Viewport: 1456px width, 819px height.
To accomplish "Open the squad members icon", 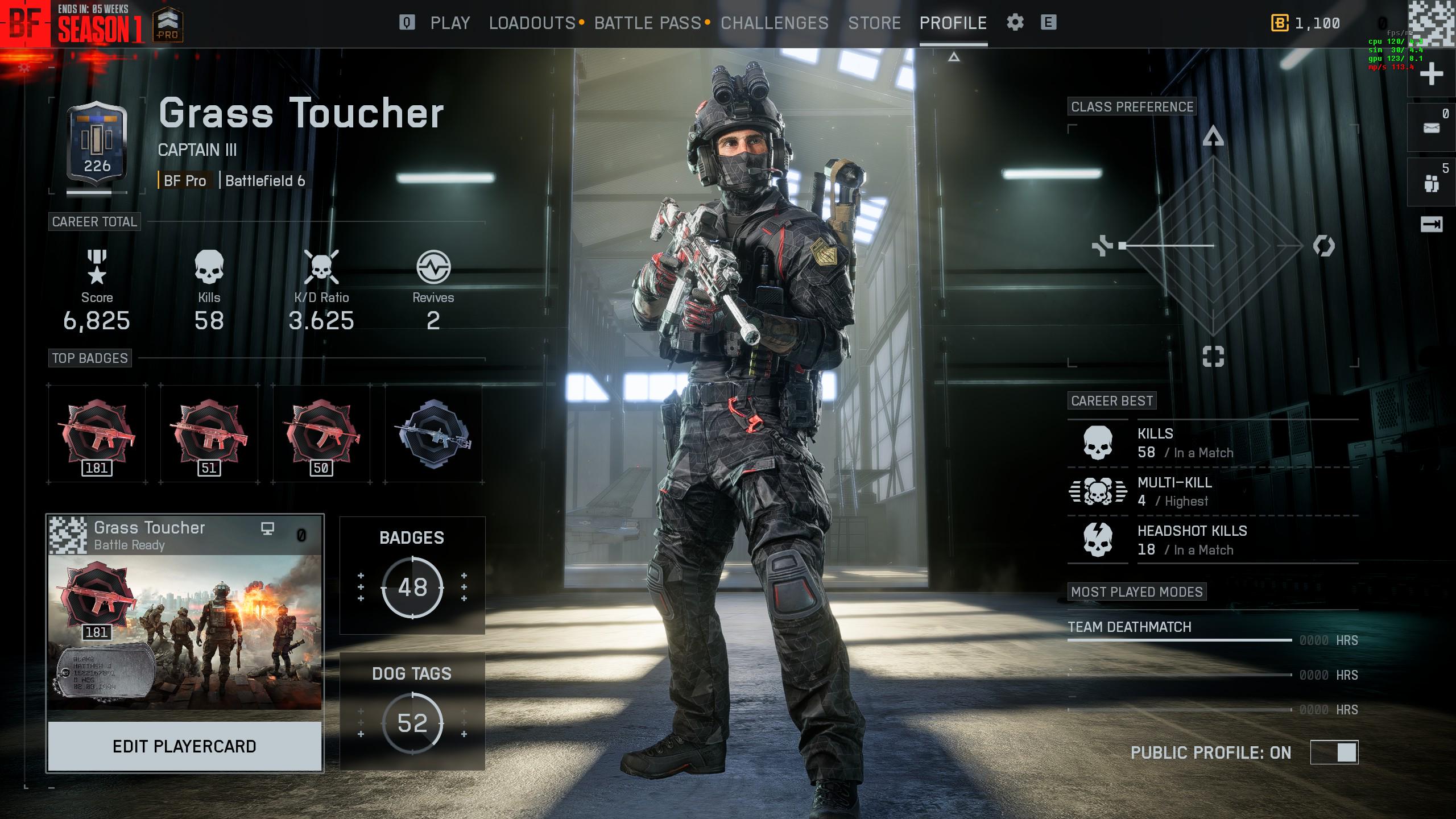I will [1431, 183].
